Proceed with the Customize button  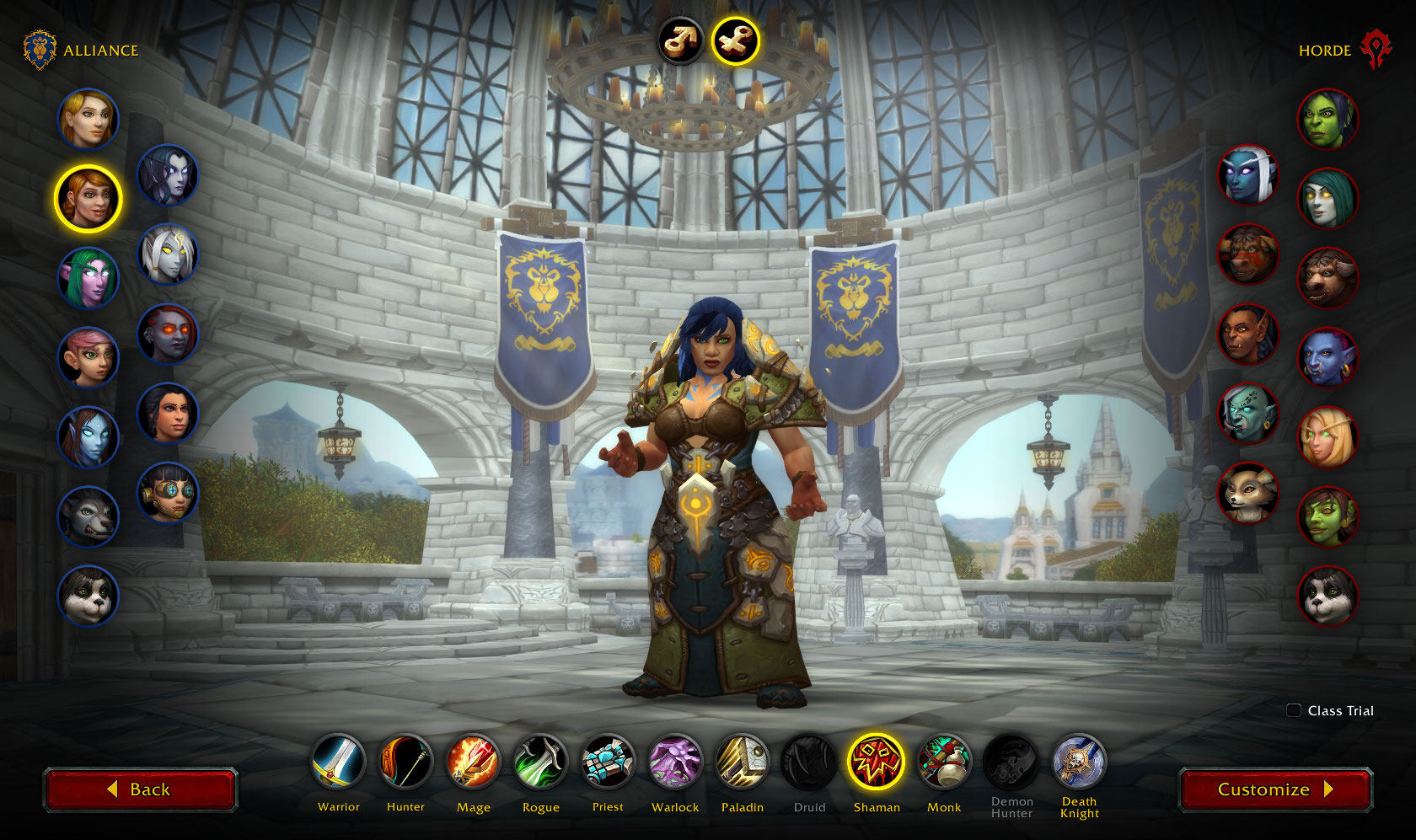coord(1275,789)
